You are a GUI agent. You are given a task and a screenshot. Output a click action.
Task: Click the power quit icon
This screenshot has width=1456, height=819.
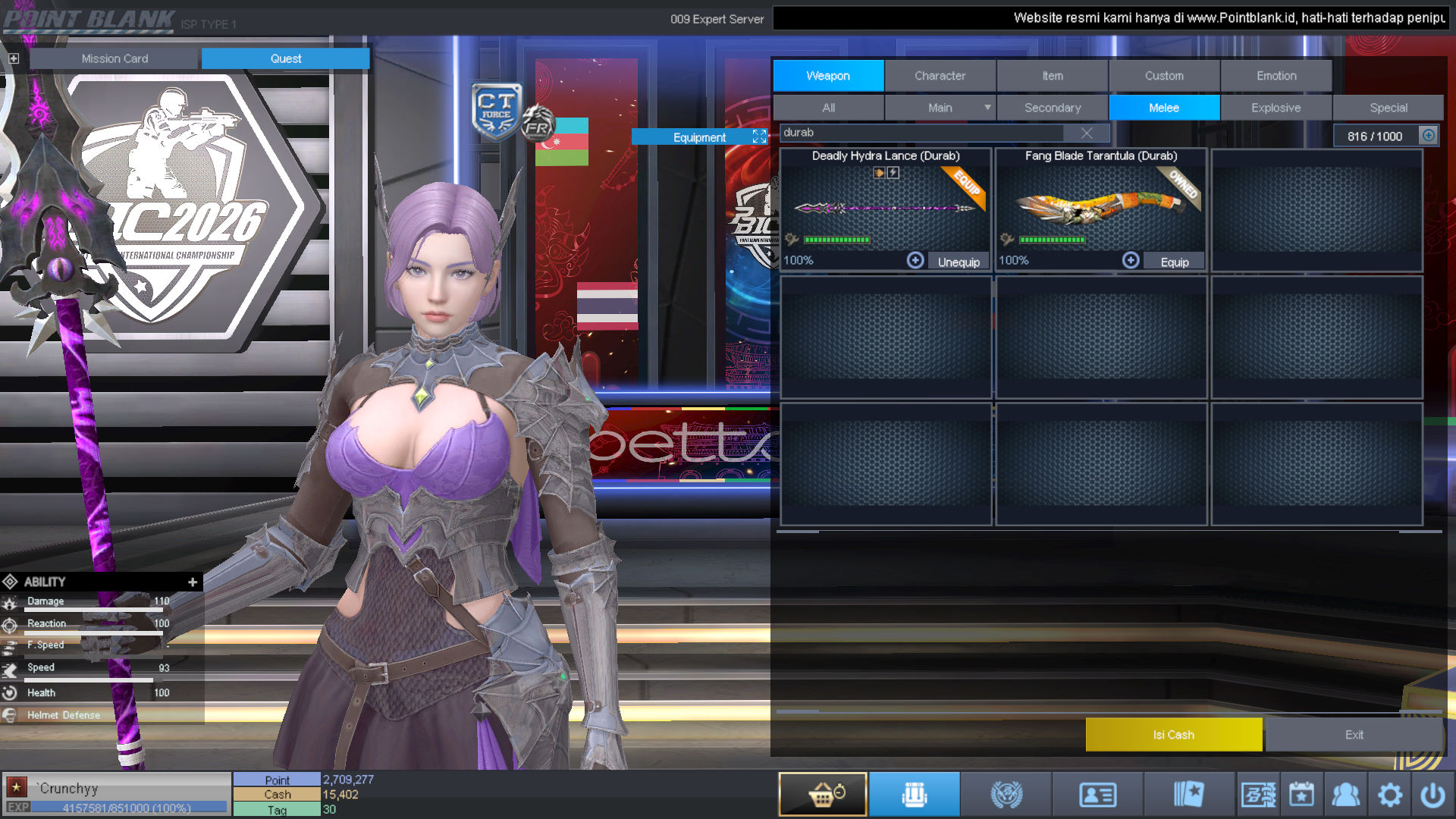coord(1432,795)
